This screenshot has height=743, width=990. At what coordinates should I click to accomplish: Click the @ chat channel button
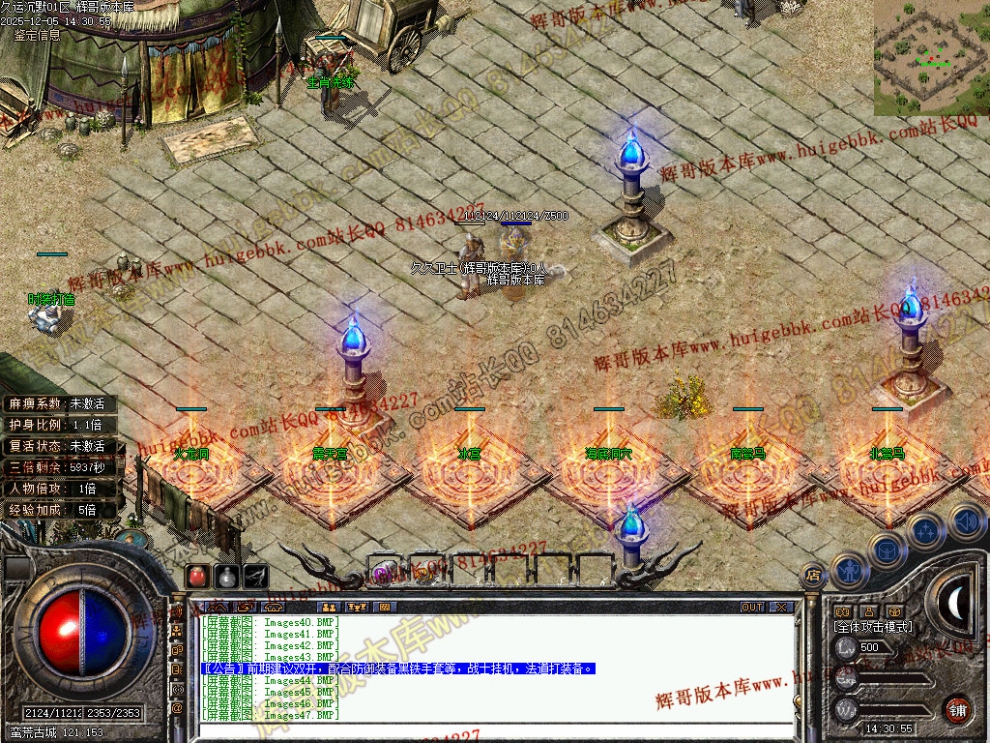[x=178, y=708]
